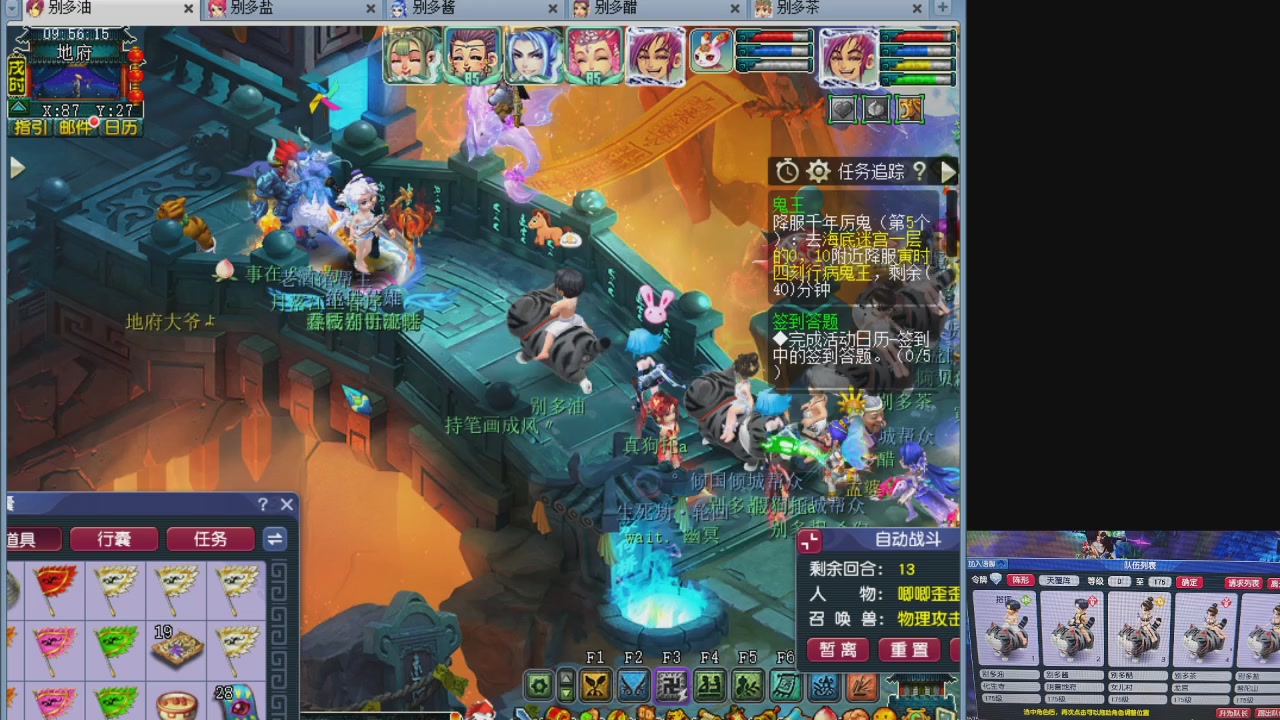
Task: Open the 天覆阵 formation dropdown
Action: click(1059, 581)
